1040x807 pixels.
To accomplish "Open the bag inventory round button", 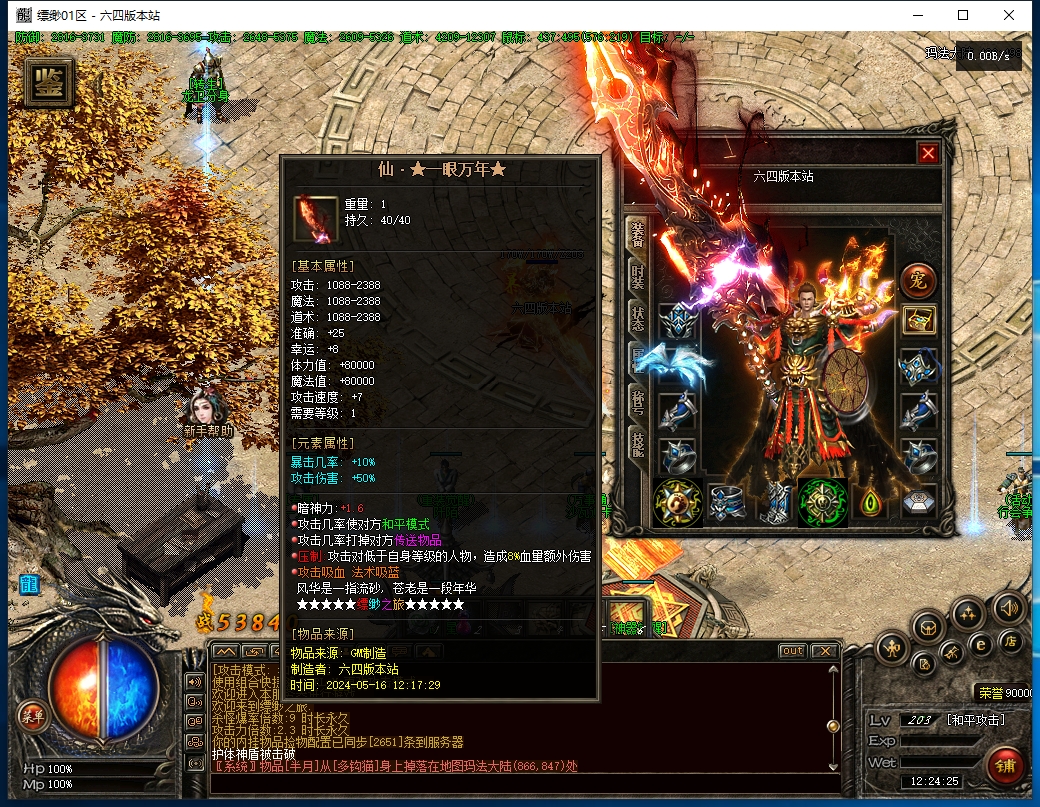I will click(929, 627).
